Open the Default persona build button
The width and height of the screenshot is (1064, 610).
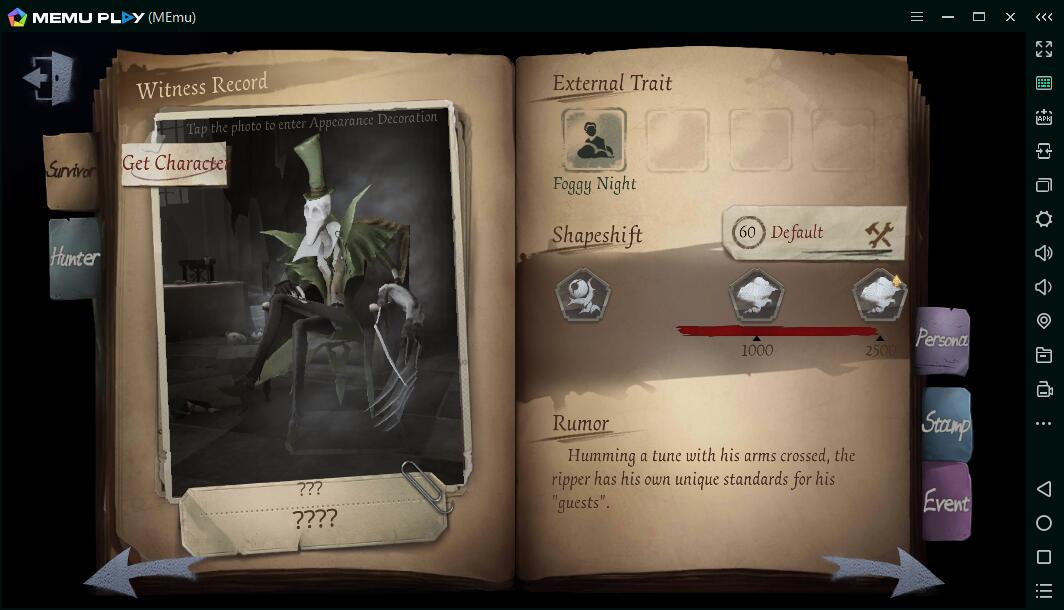[x=814, y=233]
